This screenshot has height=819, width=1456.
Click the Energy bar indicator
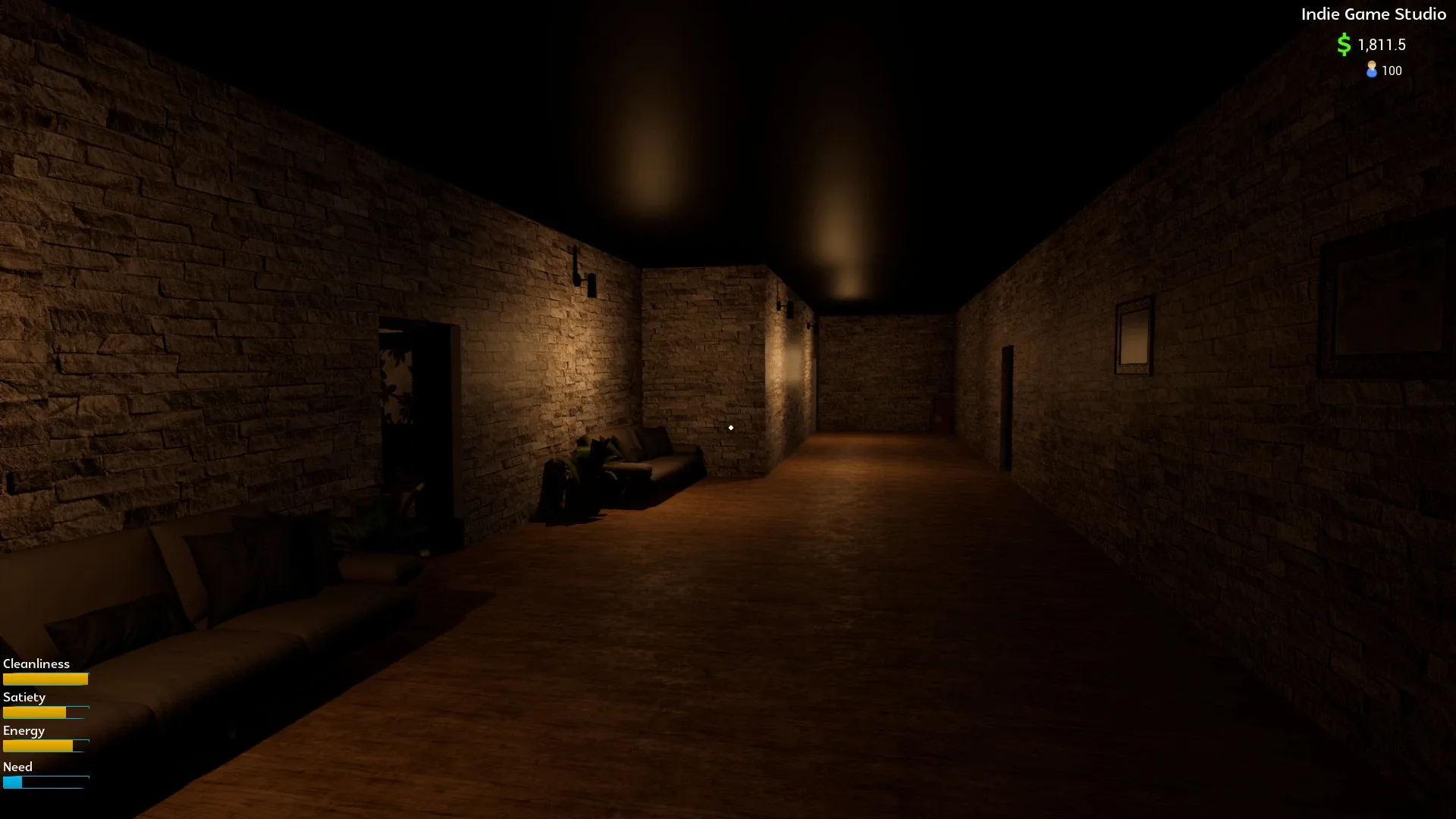click(45, 746)
